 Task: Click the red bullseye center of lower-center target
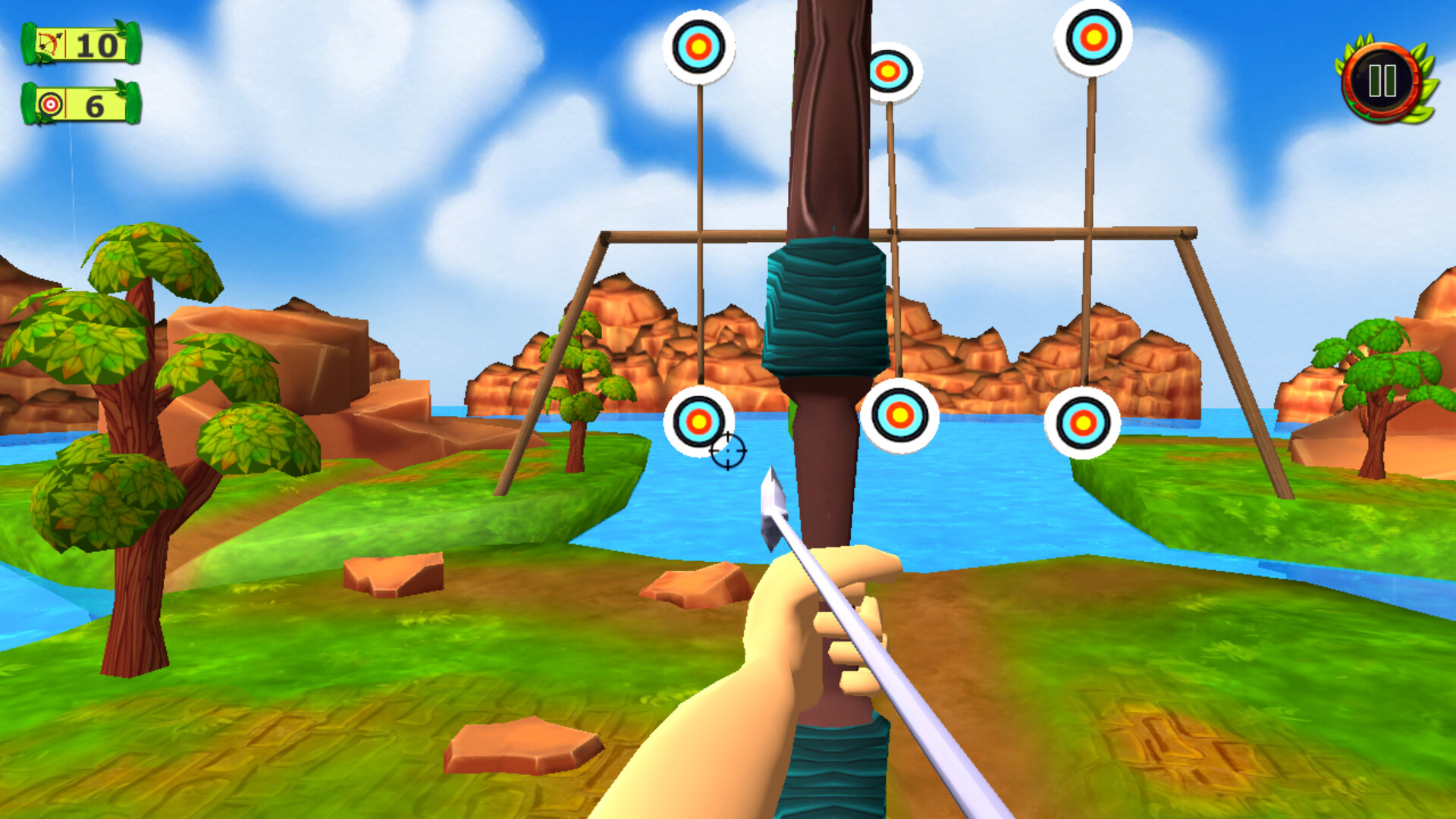[x=899, y=416]
